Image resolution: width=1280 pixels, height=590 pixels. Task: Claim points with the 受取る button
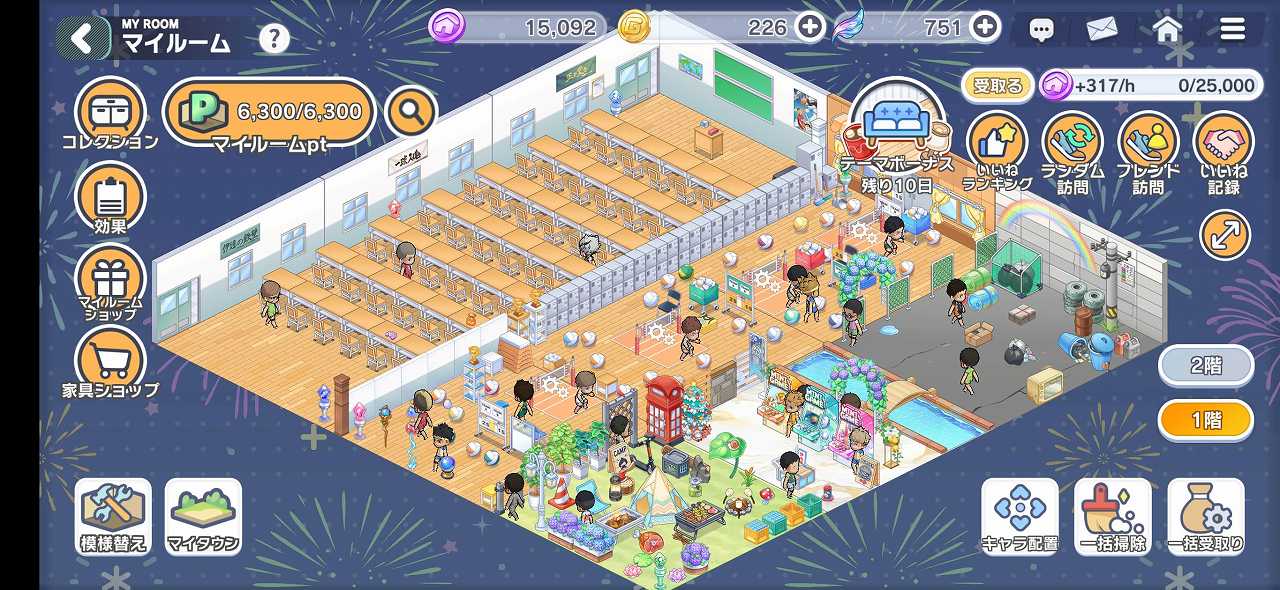[997, 86]
